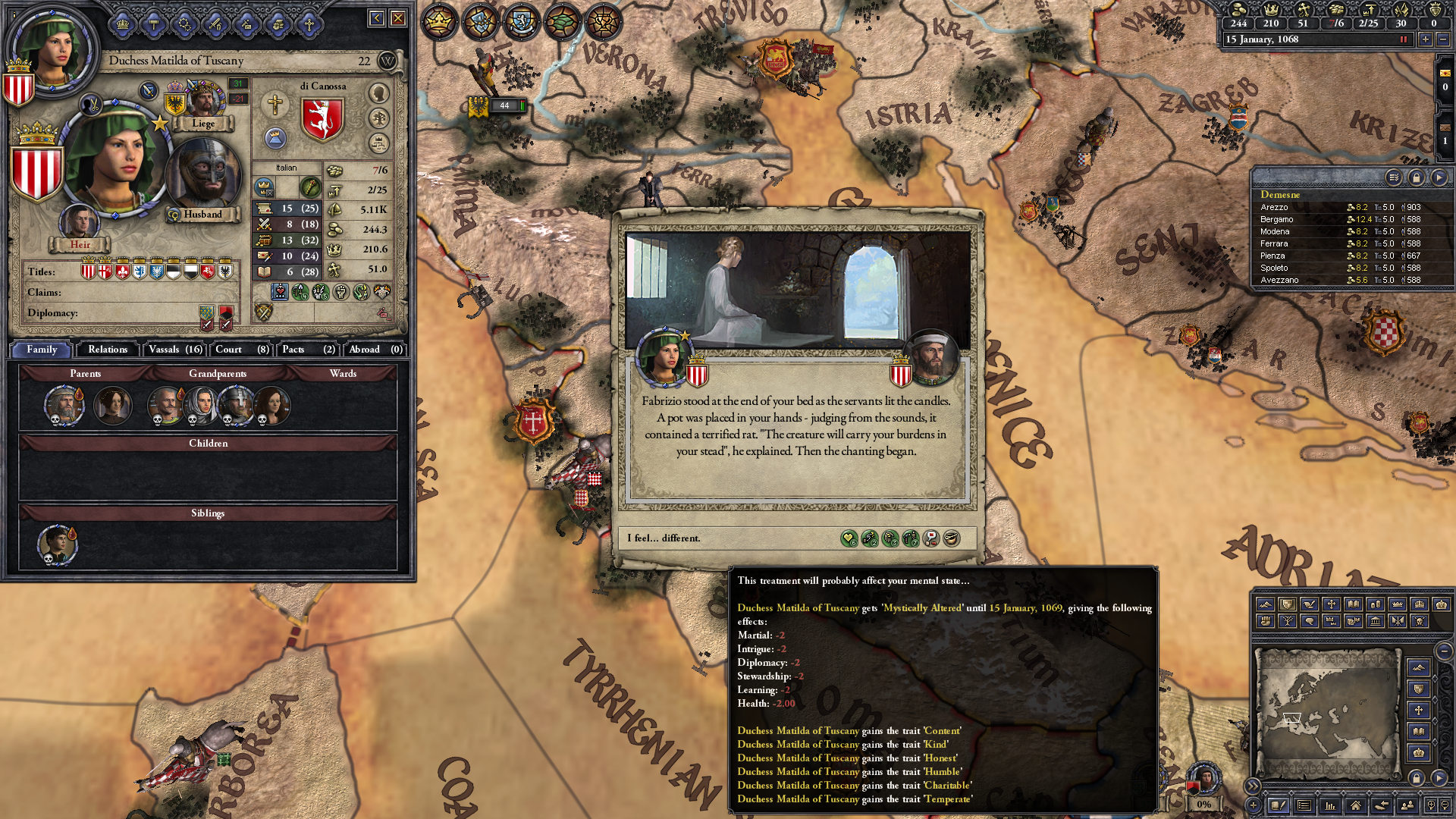Select the revolt risk map mode fist icon
Viewport: 1456px width, 819px height.
point(1266,620)
